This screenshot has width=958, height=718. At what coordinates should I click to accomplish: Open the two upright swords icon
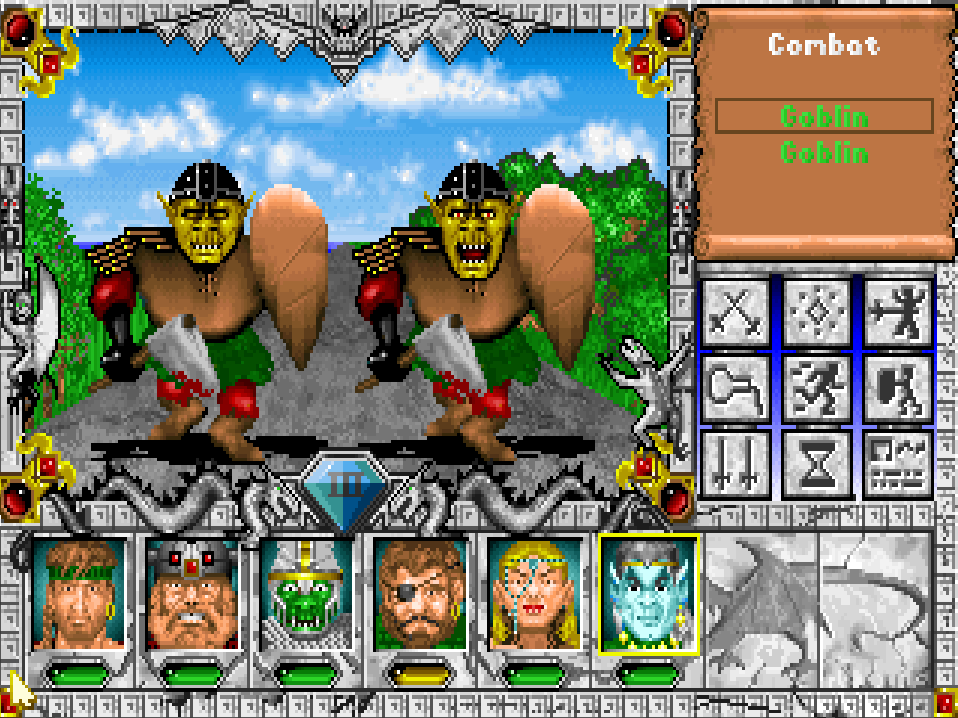(x=736, y=464)
